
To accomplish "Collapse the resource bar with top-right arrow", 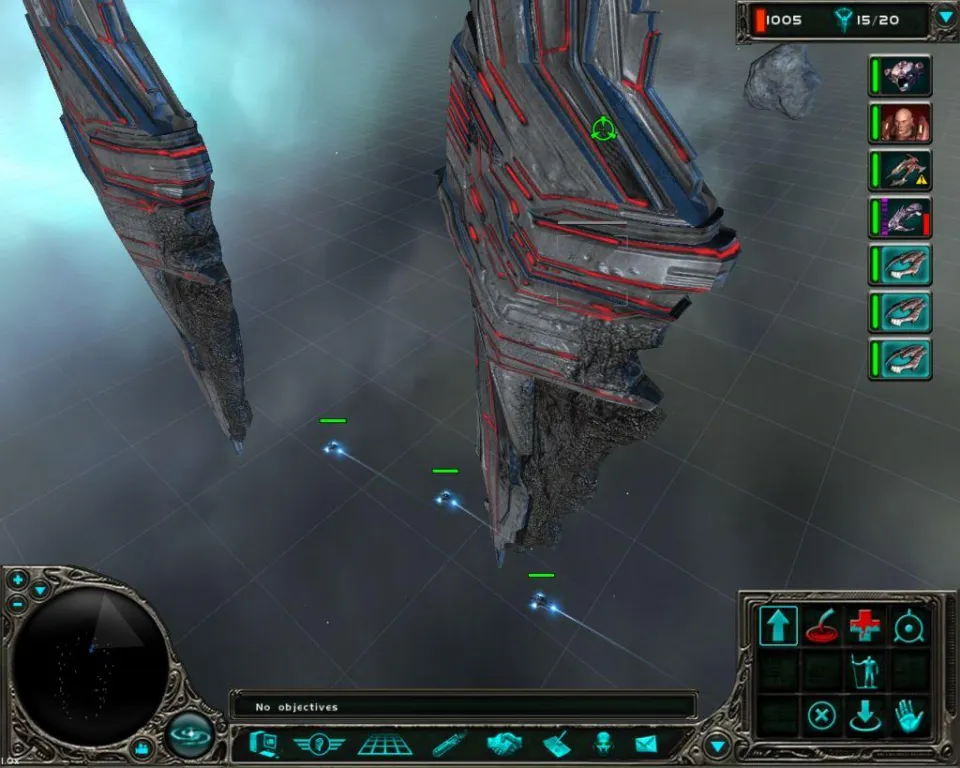I will [944, 17].
